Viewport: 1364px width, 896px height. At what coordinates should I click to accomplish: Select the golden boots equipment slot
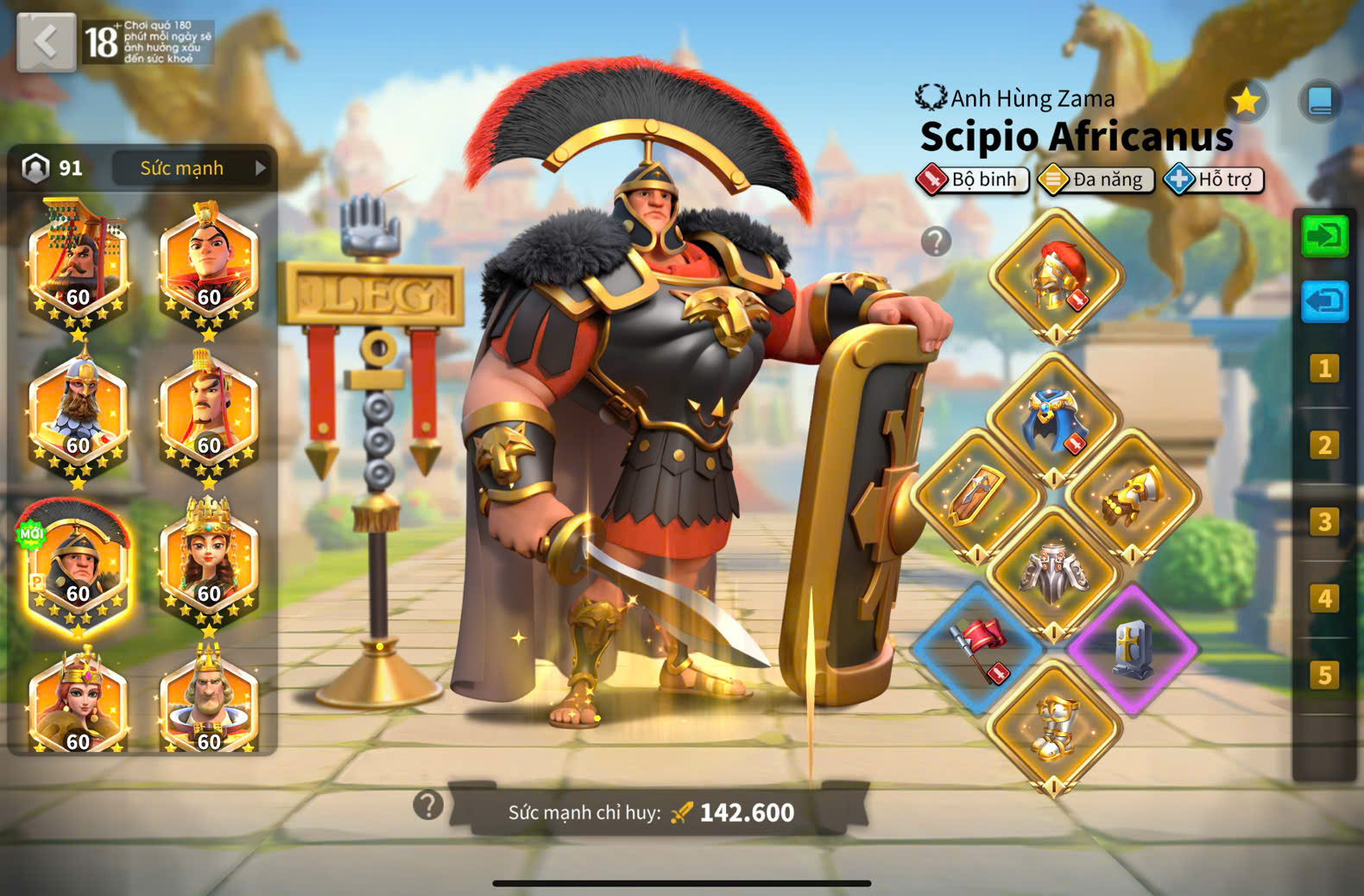[1054, 727]
